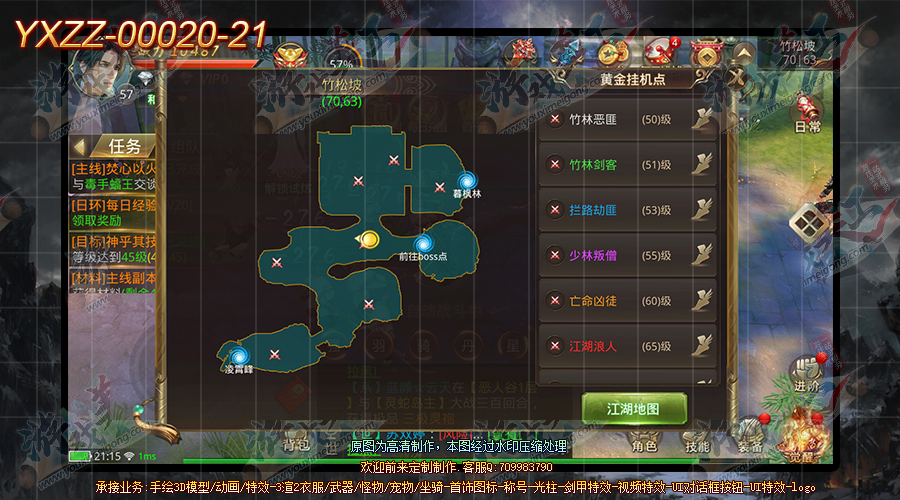Choose the 江湖浪人 level 65 entry
Image resolution: width=900 pixels, height=500 pixels.
click(628, 346)
